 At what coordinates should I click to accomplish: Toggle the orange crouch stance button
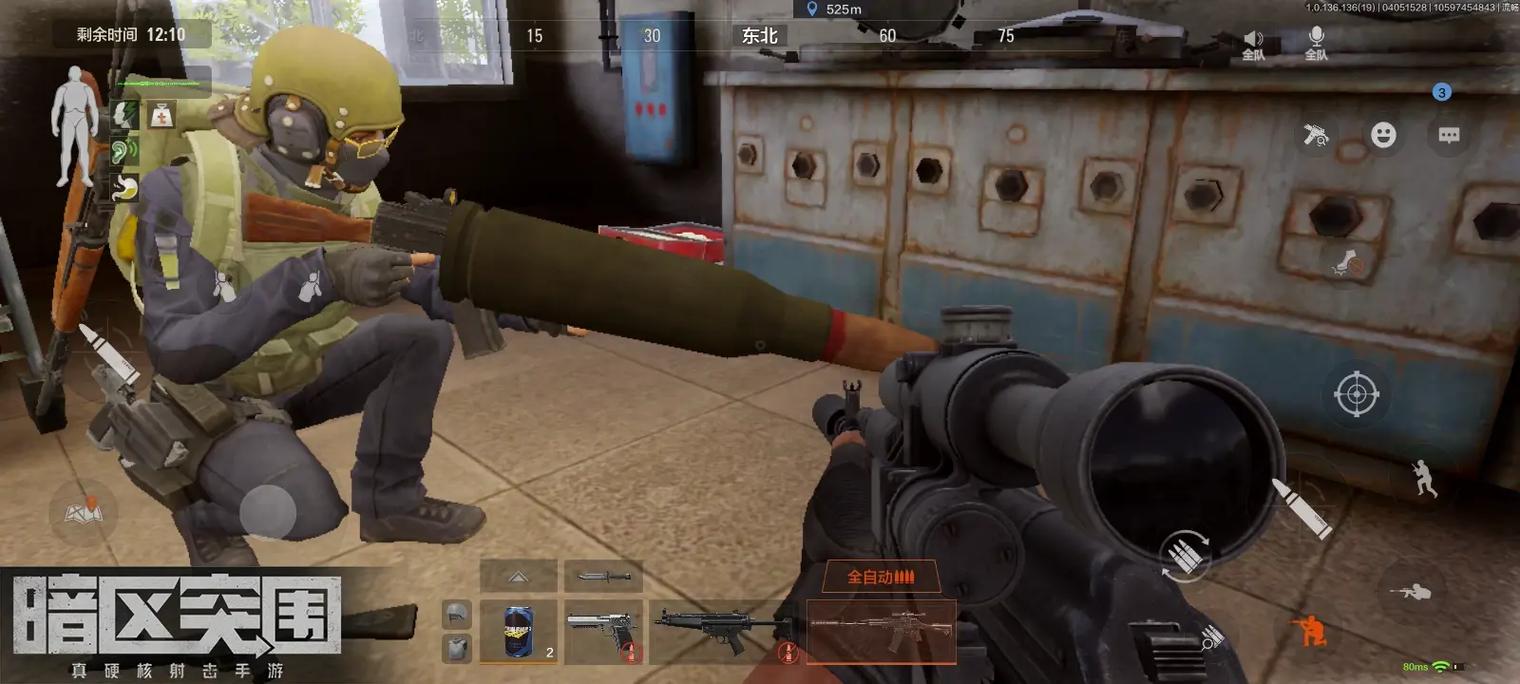tap(1308, 629)
